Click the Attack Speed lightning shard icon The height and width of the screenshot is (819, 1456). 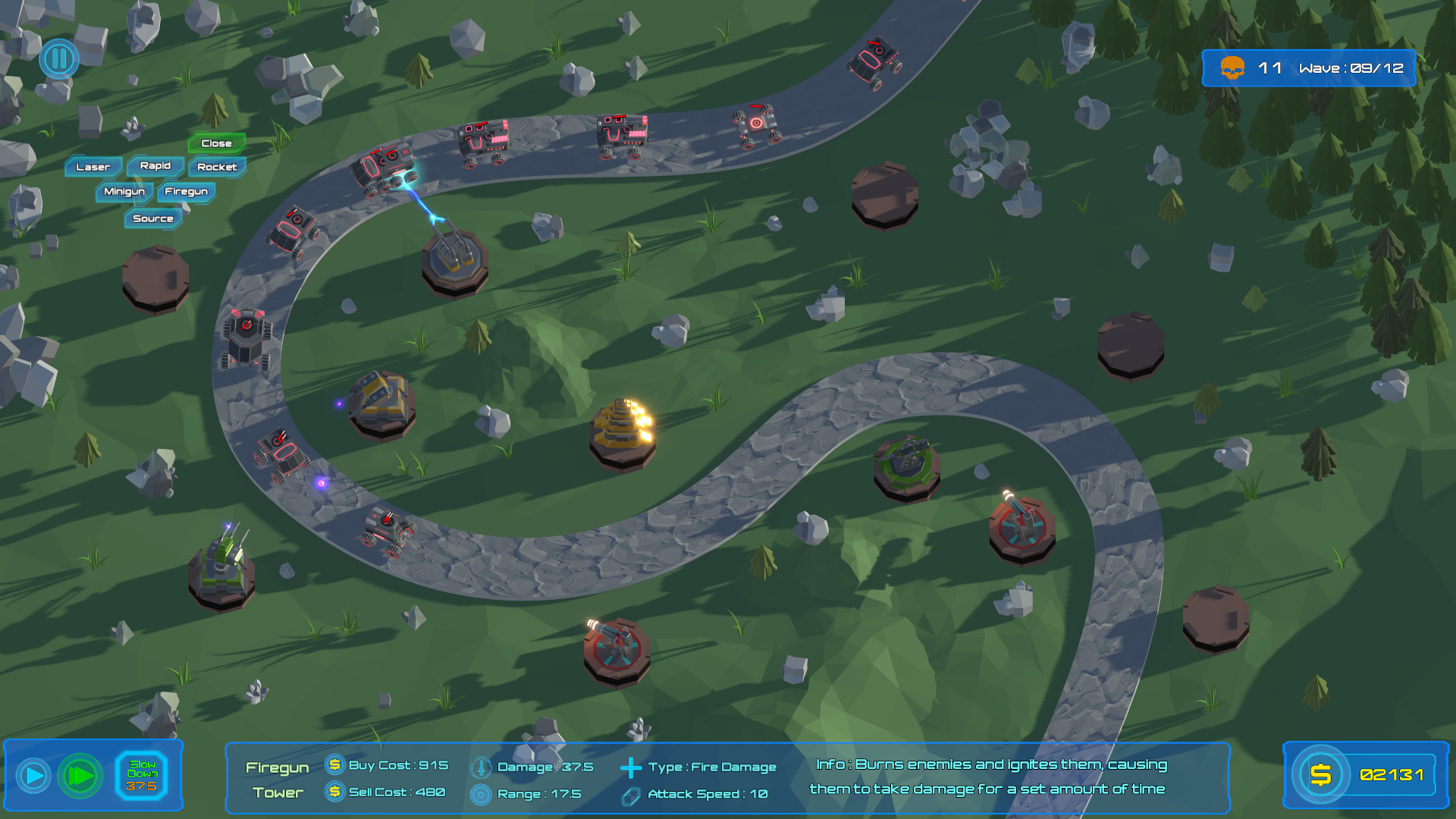630,794
